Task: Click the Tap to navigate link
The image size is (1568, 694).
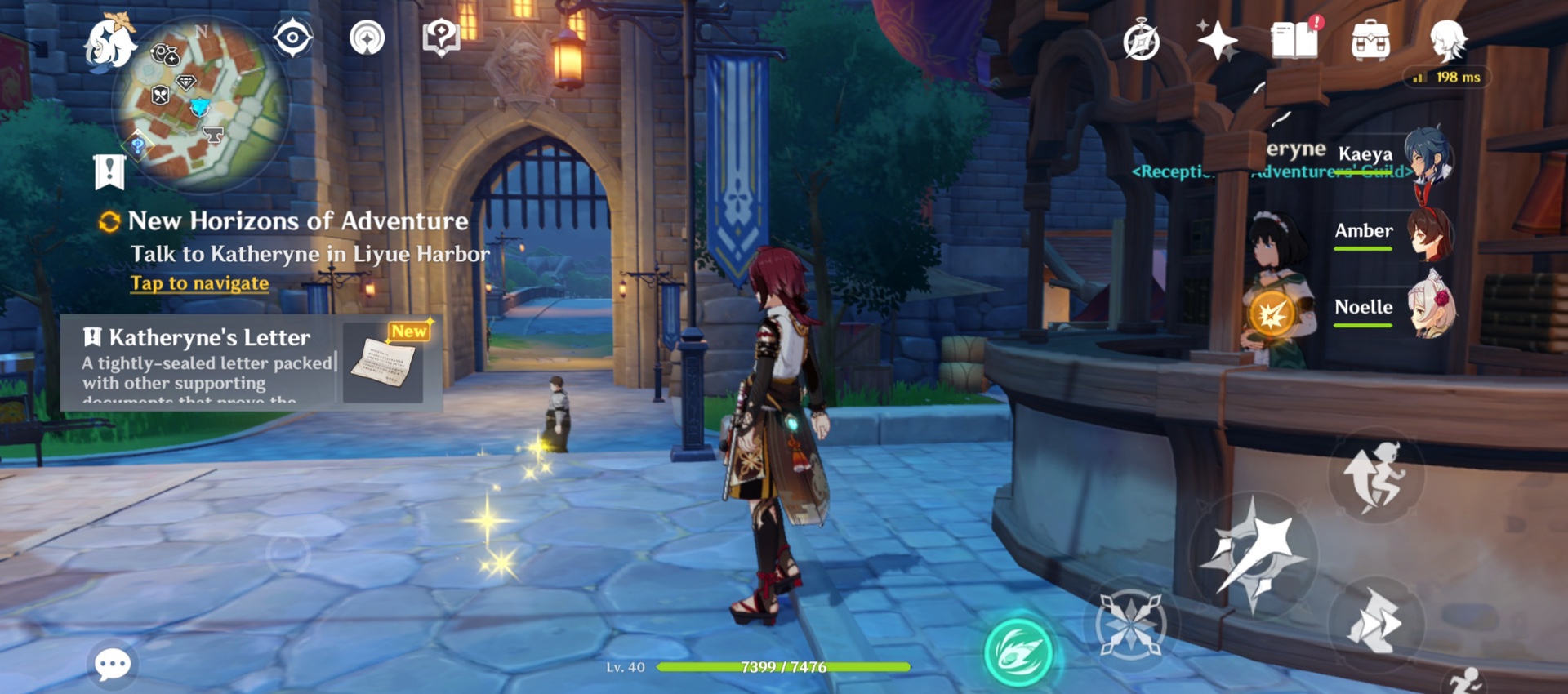Action: point(198,282)
